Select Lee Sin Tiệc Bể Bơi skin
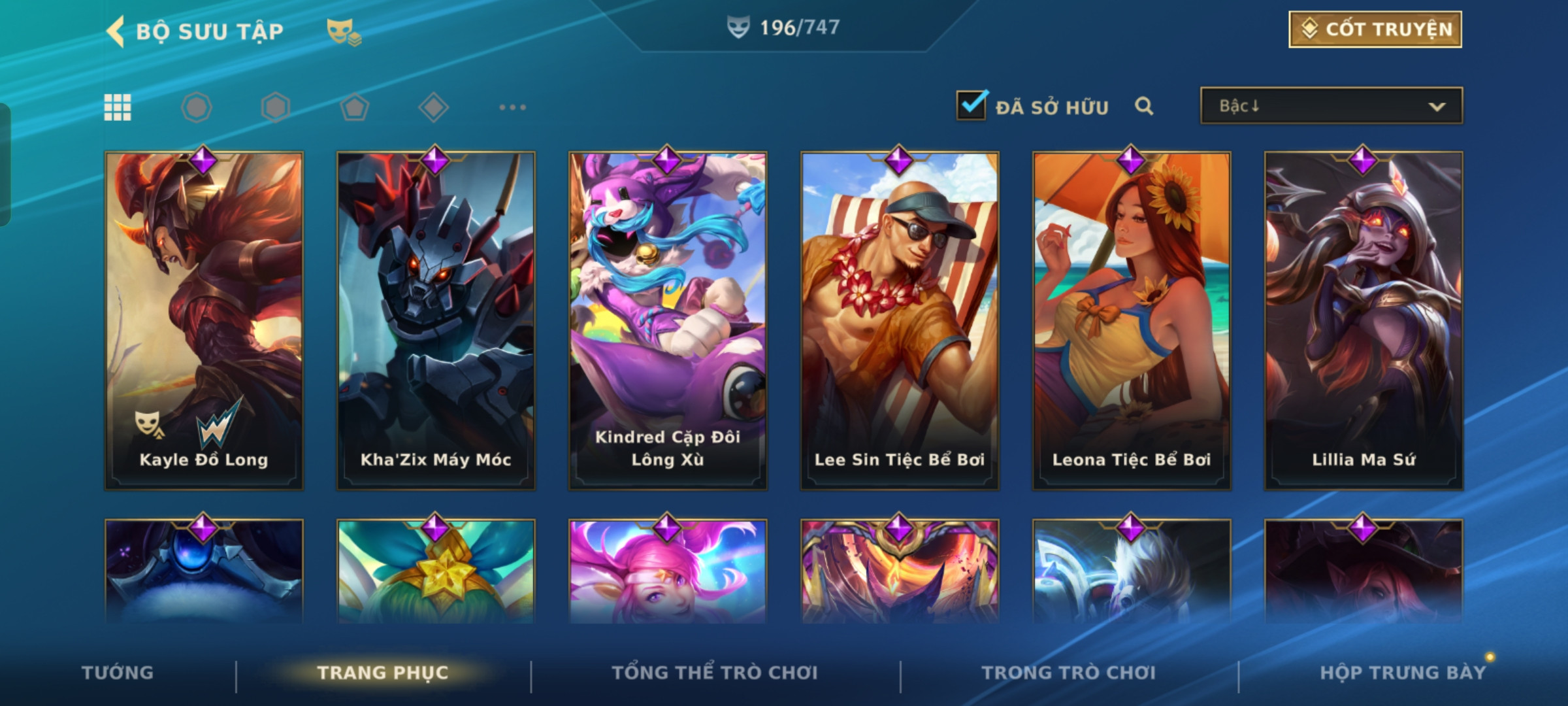1568x706 pixels. pyautogui.click(x=900, y=320)
